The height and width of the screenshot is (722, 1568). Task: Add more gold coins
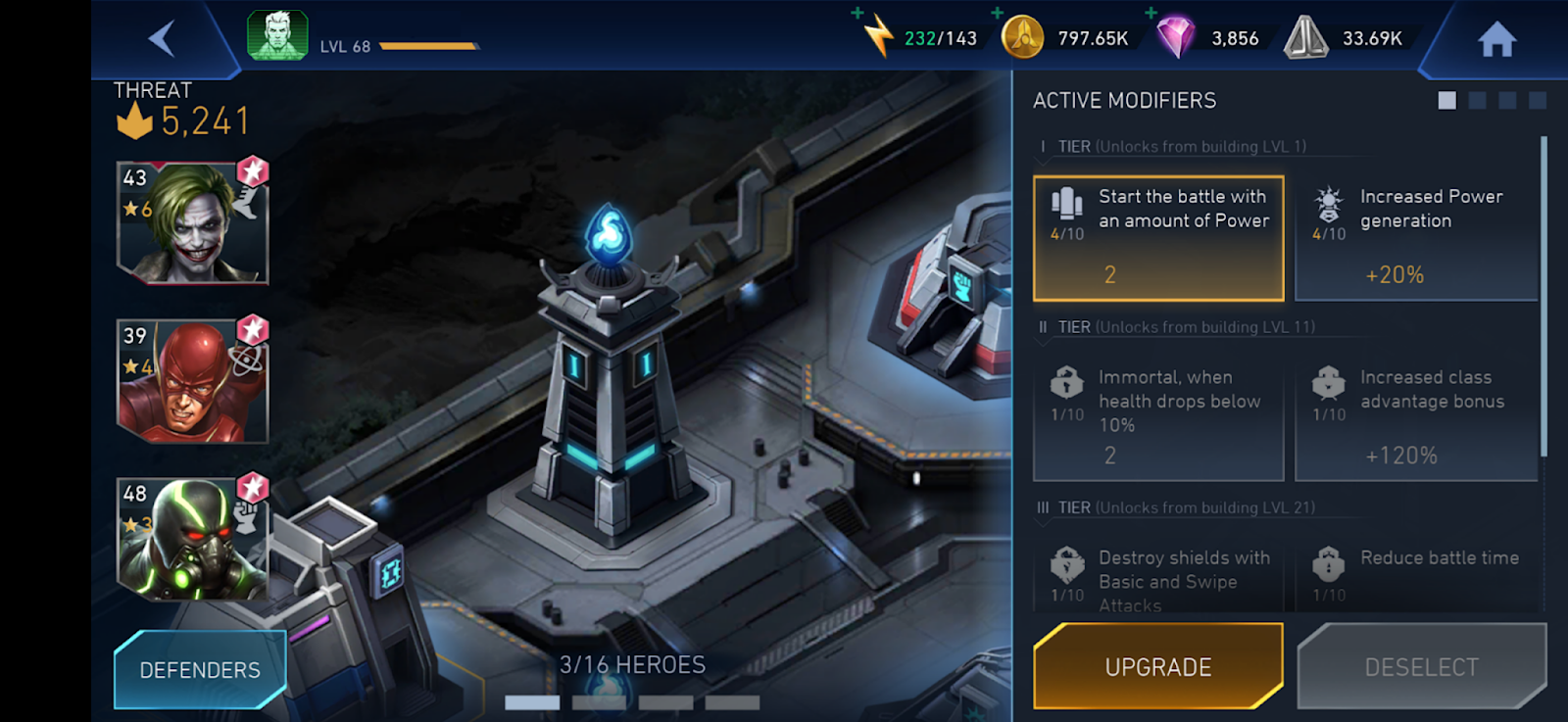click(x=998, y=14)
